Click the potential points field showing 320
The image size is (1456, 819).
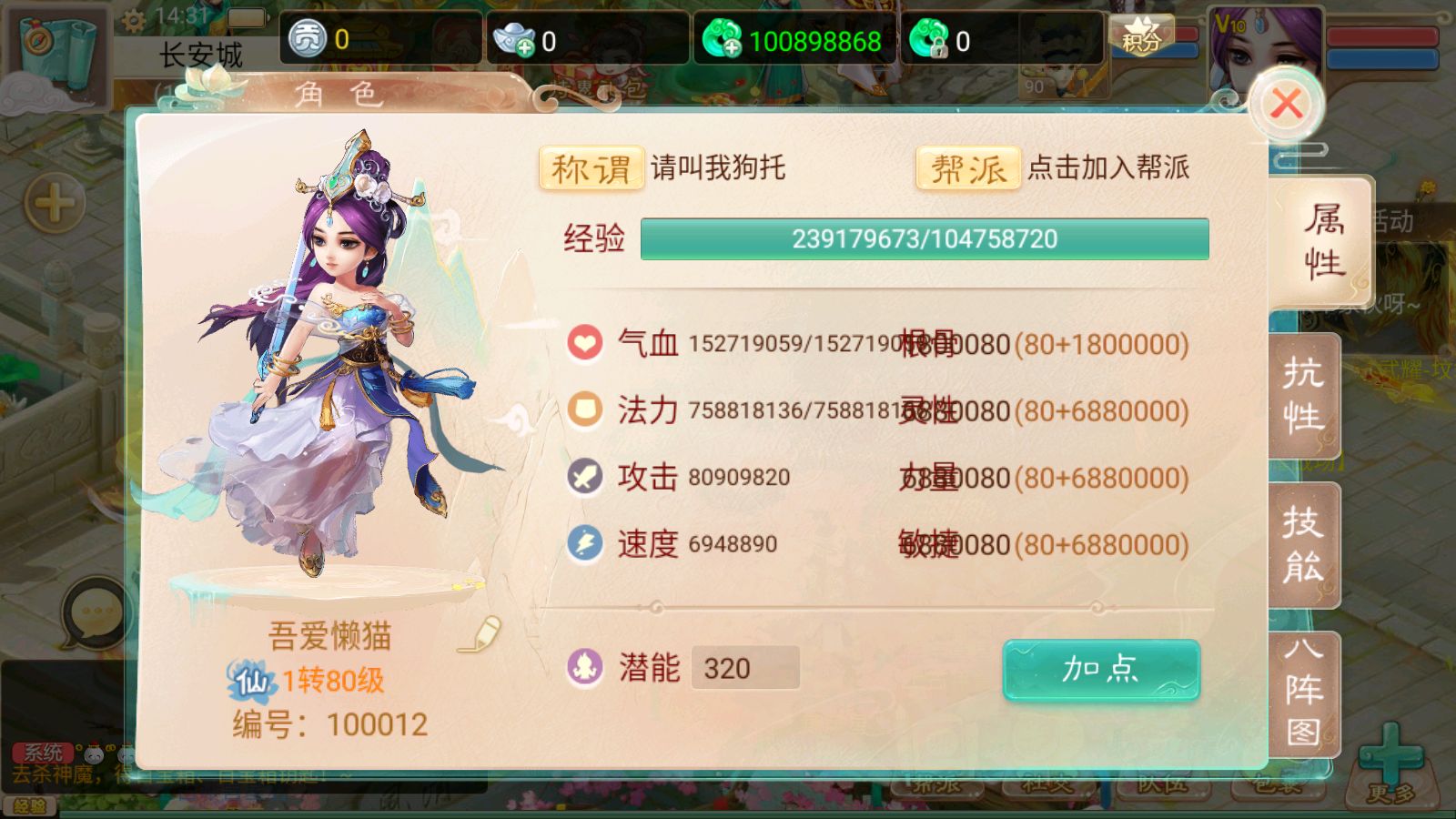(744, 668)
